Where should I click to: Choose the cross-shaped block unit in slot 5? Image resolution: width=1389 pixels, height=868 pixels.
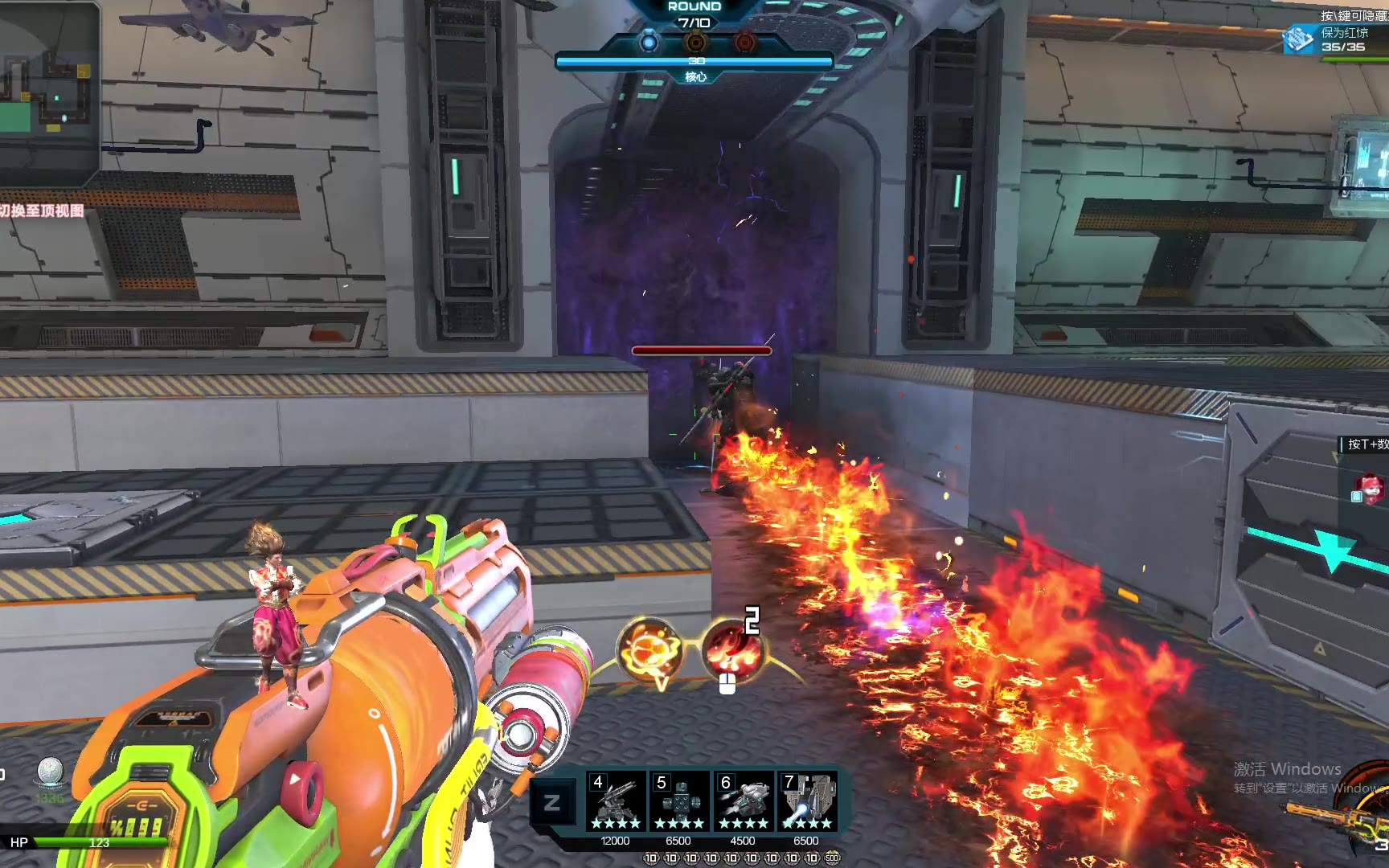(x=679, y=800)
